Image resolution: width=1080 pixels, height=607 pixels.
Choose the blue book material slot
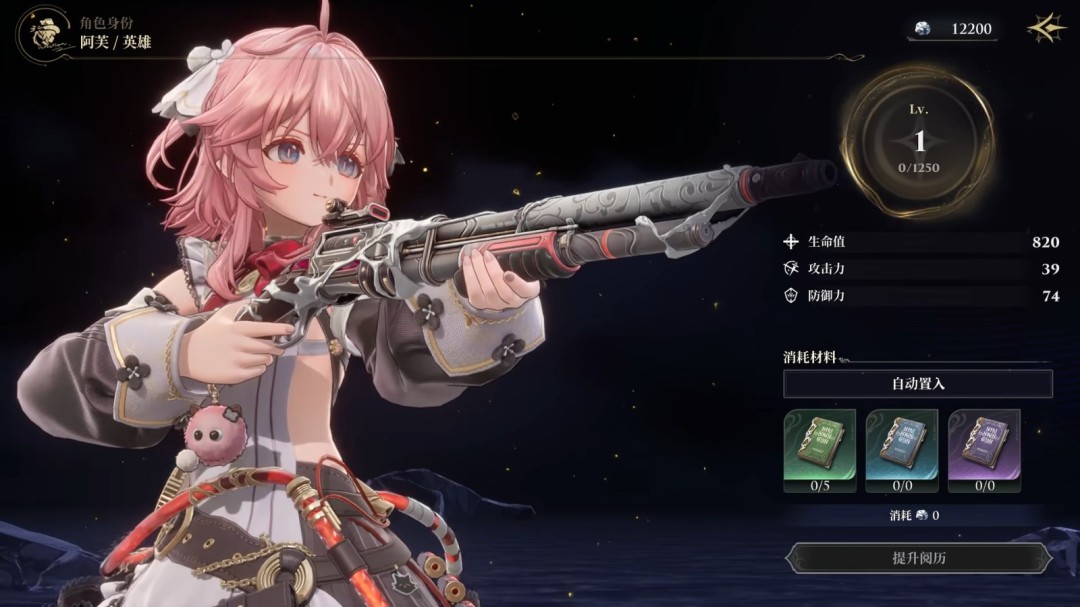pyautogui.click(x=901, y=444)
